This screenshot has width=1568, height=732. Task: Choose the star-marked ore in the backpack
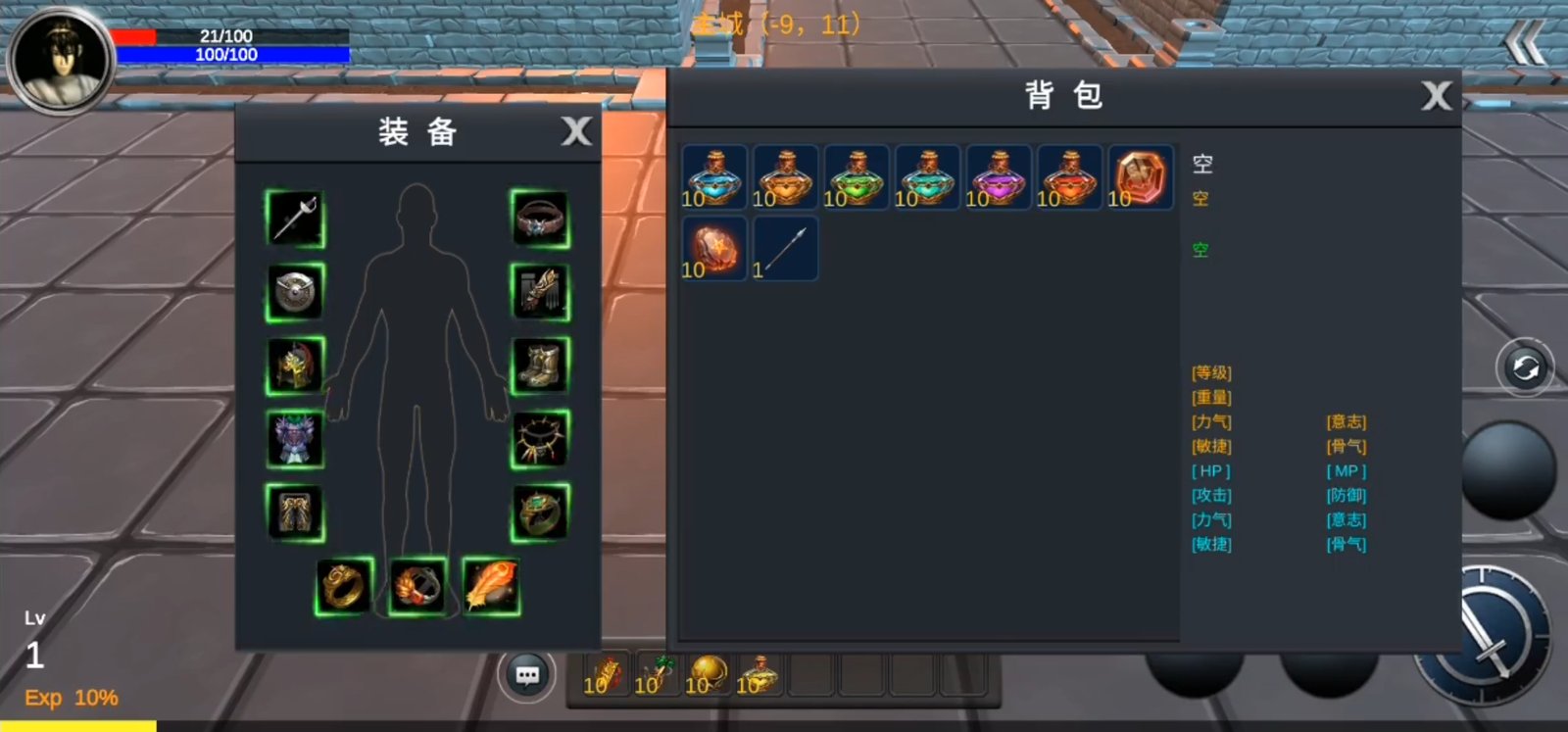click(713, 249)
